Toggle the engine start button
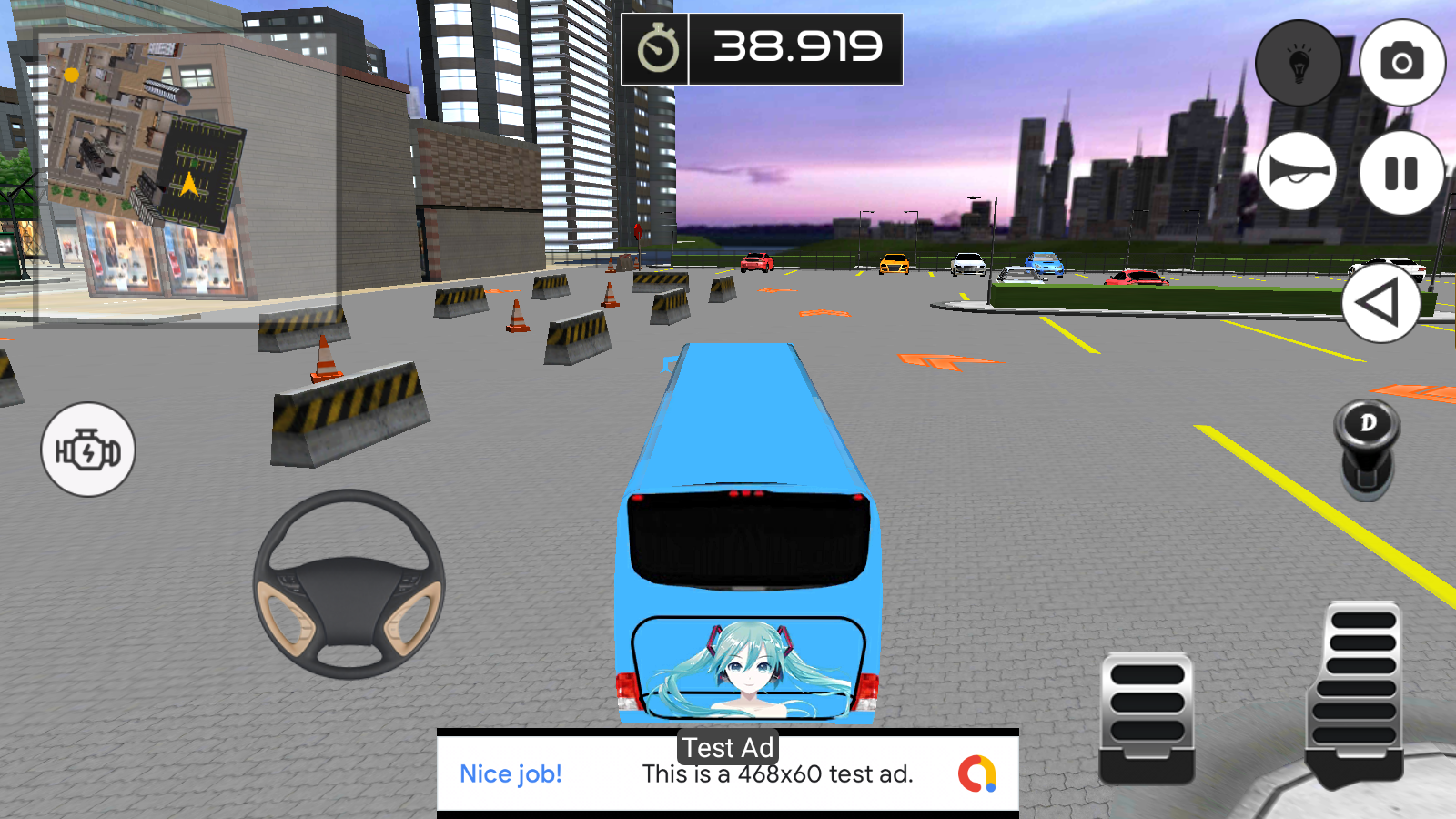Image resolution: width=1456 pixels, height=819 pixels. [x=88, y=450]
